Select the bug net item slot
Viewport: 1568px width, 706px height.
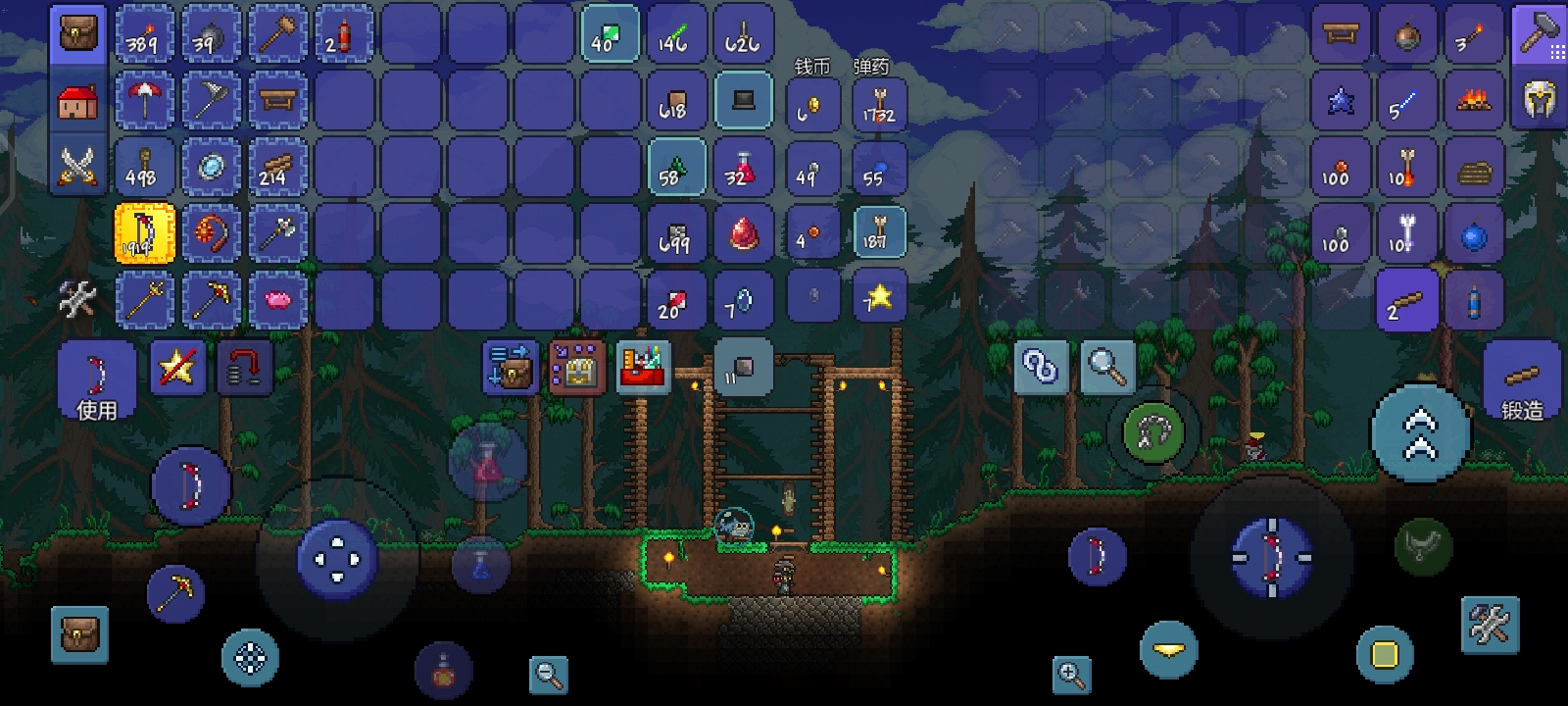point(211,101)
